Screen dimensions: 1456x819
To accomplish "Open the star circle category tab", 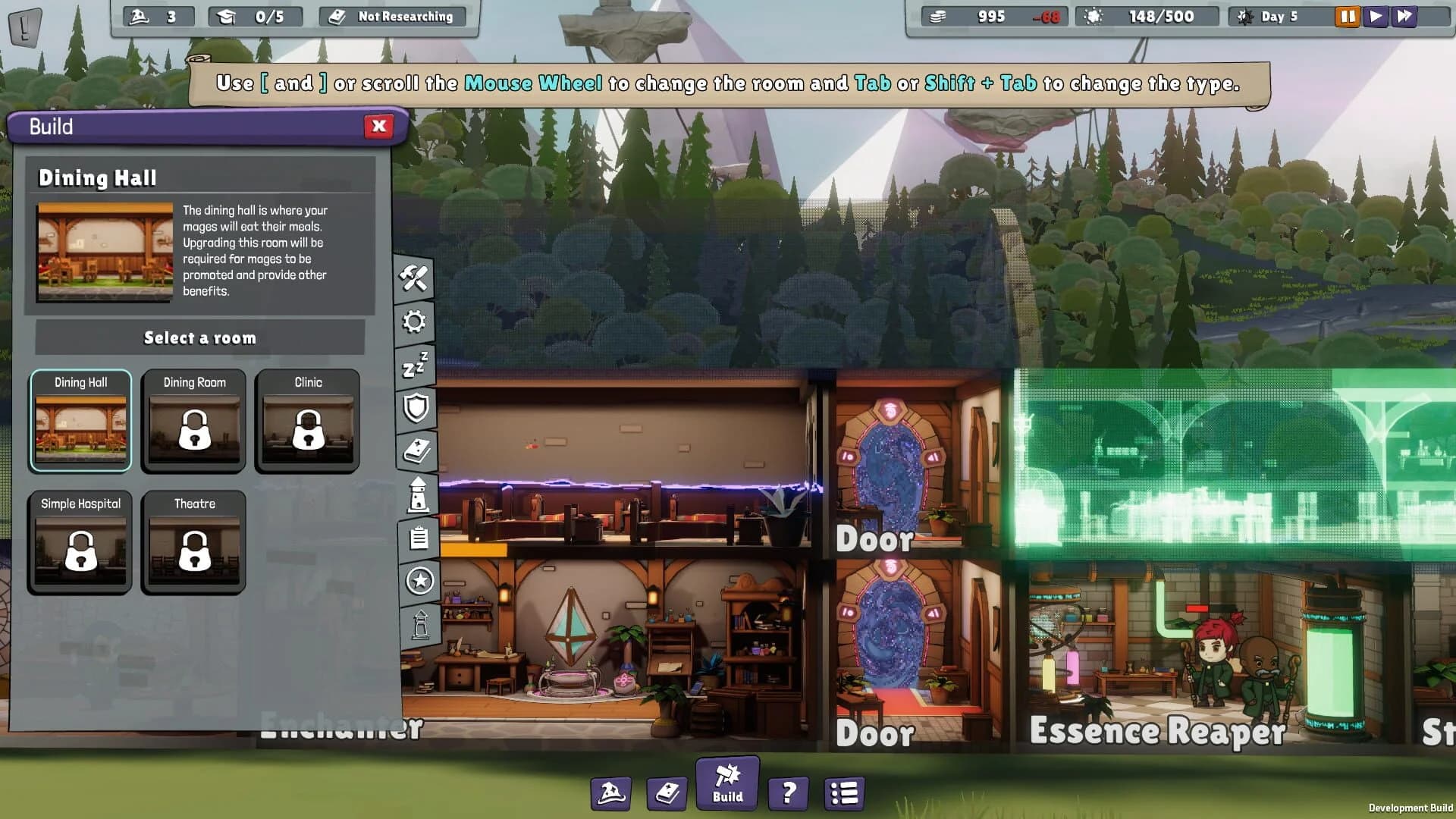I will point(419,581).
